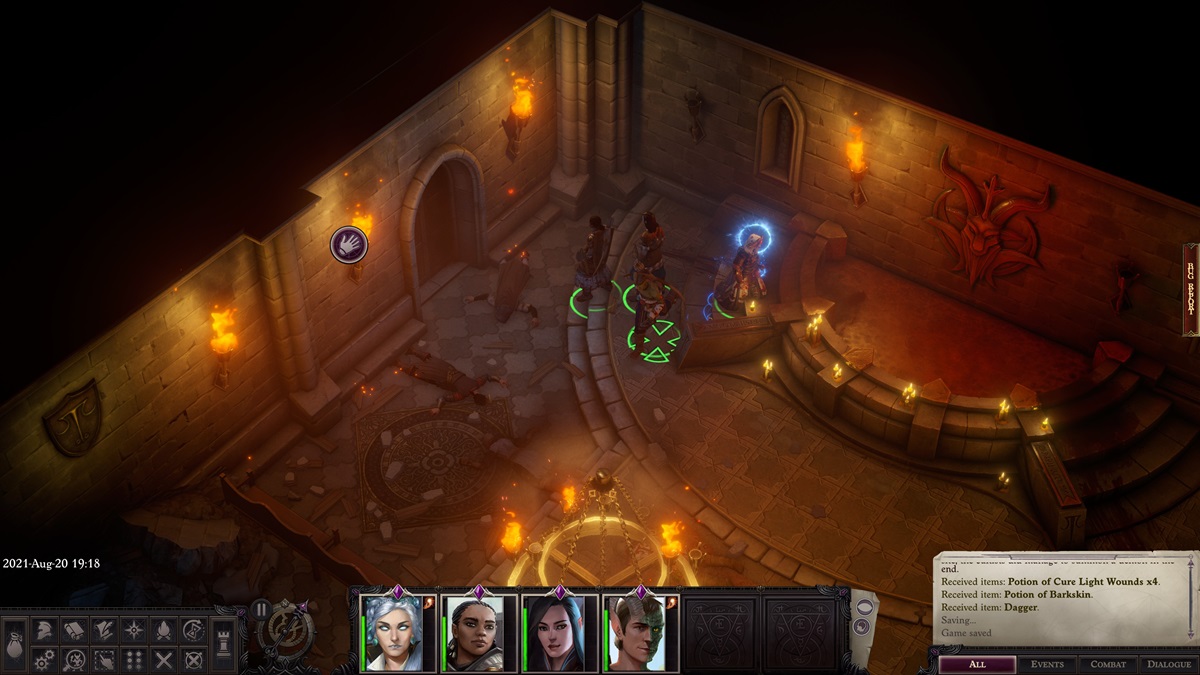Open the journal scroll icon

point(74,630)
